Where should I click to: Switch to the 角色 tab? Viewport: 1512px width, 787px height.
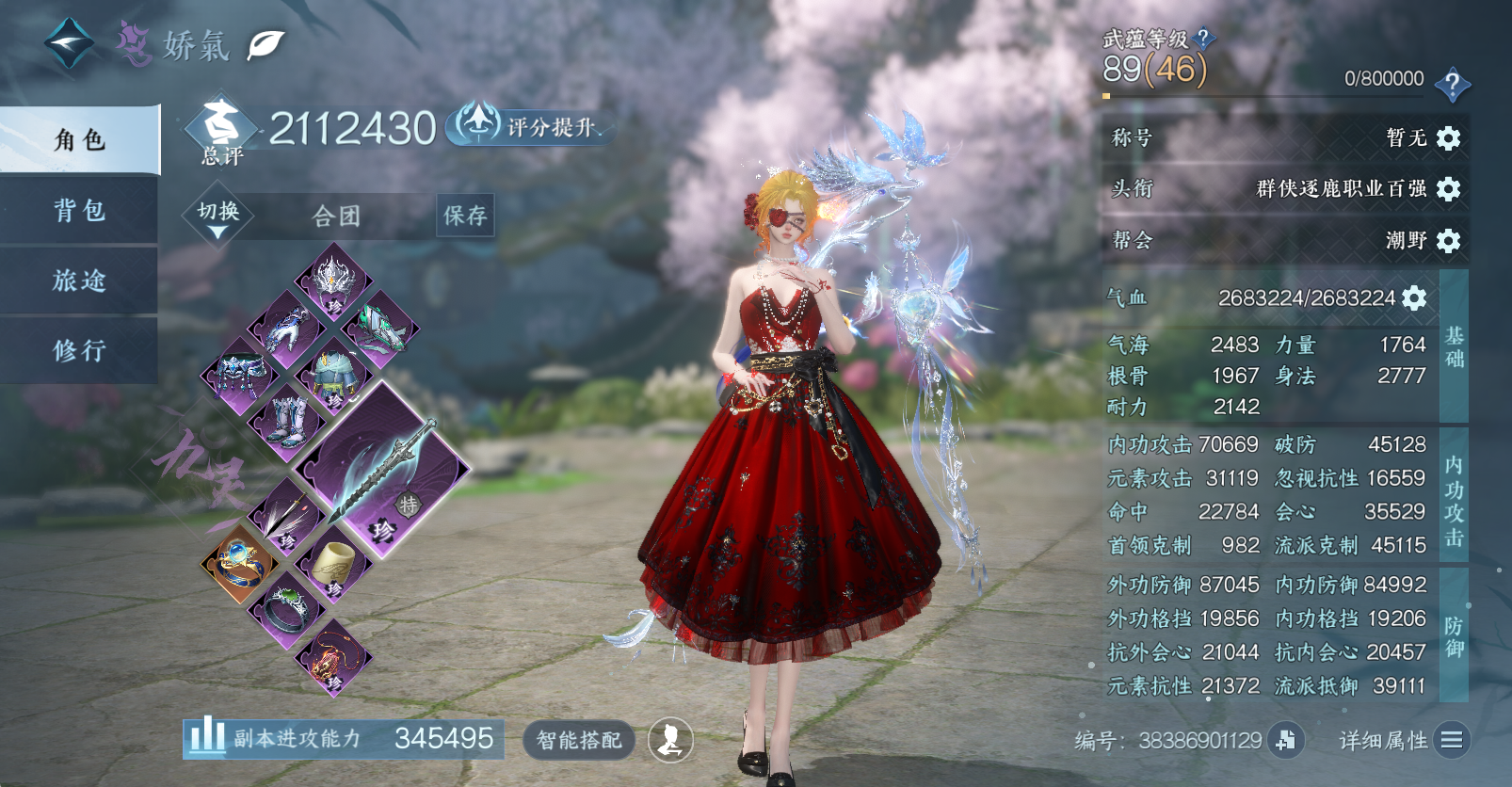80,140
